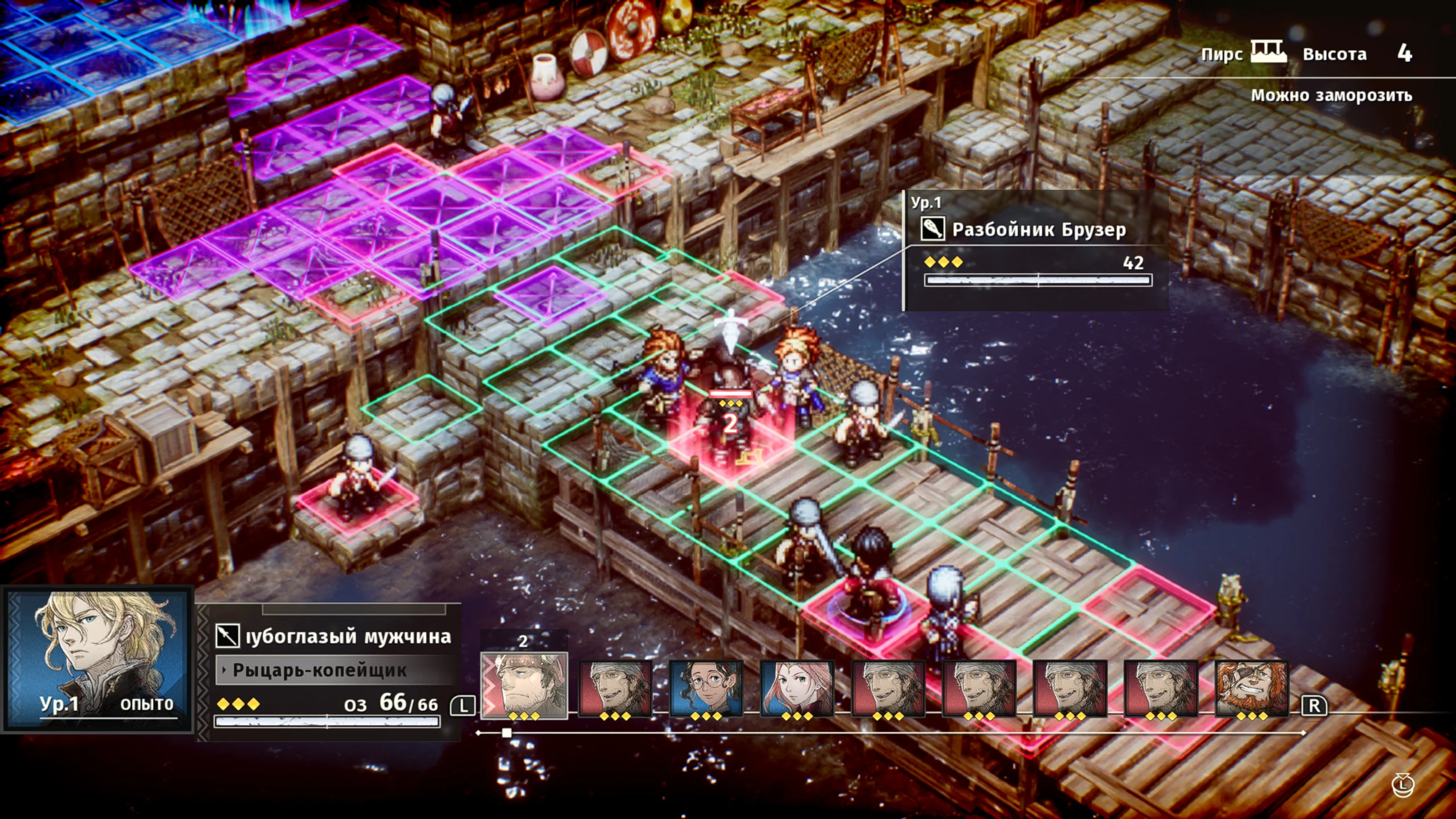The image size is (1456, 819).
Task: Select the eyepatch red-bearded turn-order portrait
Action: click(x=1251, y=688)
